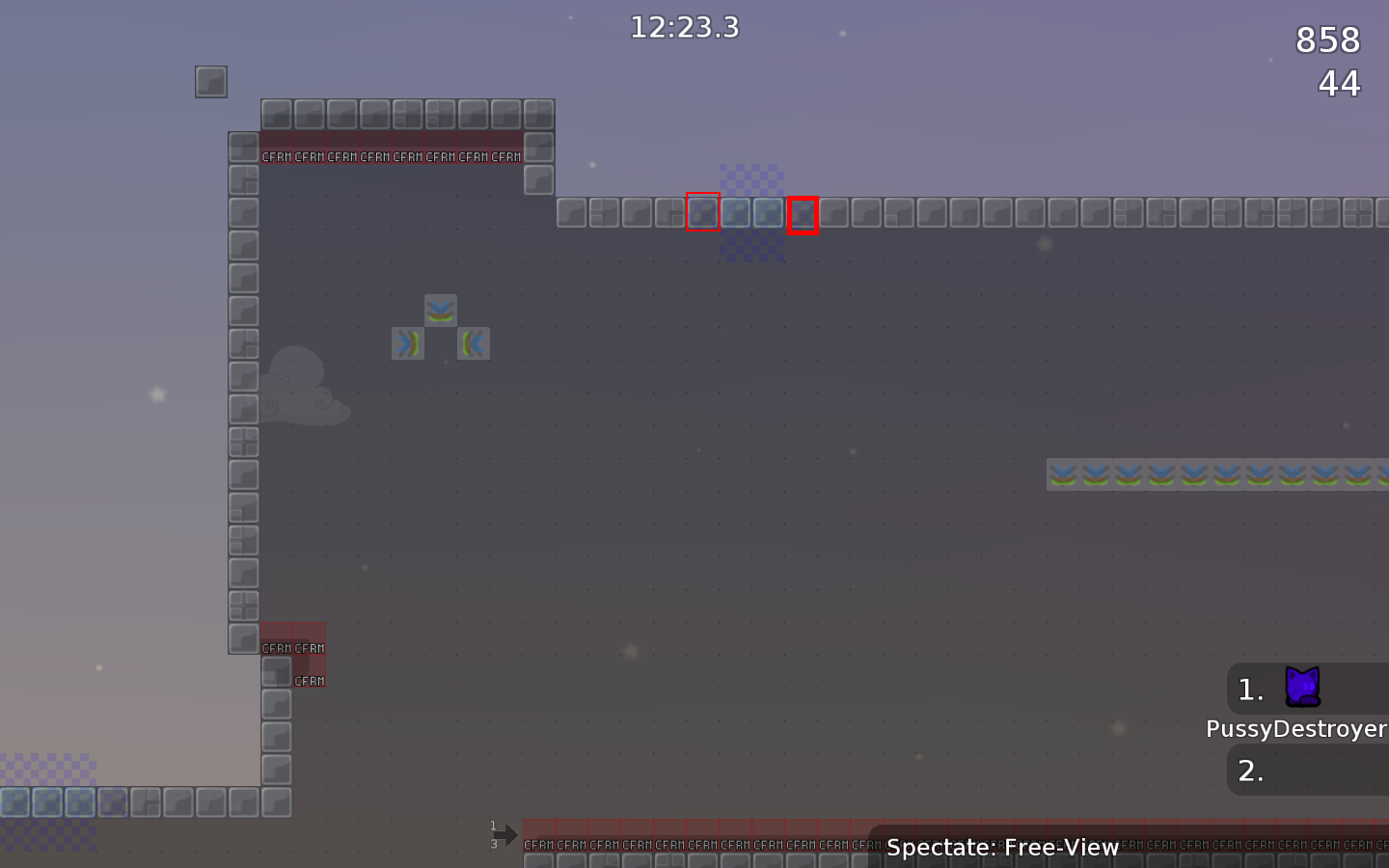The width and height of the screenshot is (1389, 868).
Task: Toggle the thin red outlined block marker
Action: pos(703,213)
